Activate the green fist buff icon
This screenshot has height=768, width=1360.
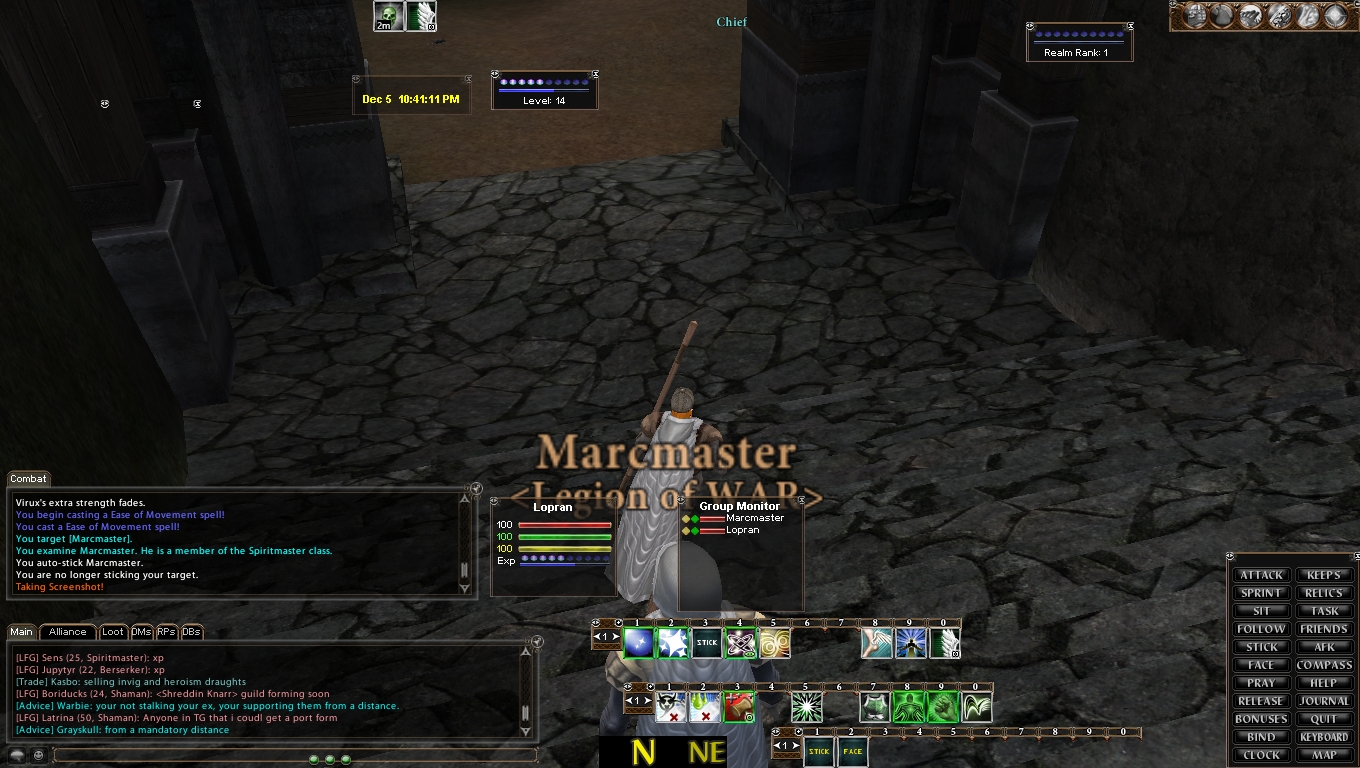[x=942, y=707]
